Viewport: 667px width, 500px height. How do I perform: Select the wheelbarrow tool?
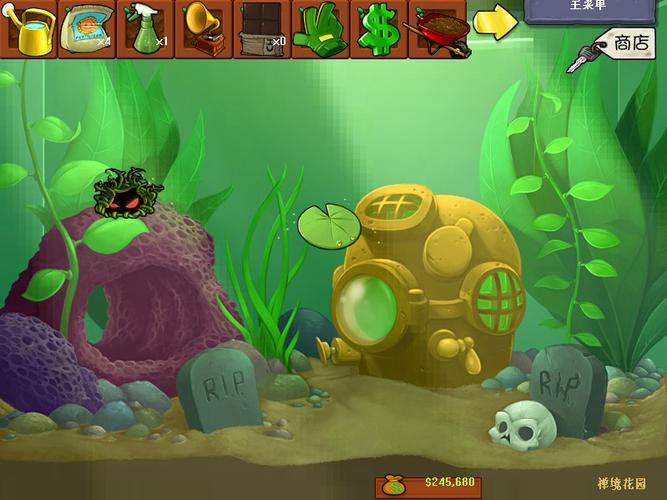[x=436, y=30]
